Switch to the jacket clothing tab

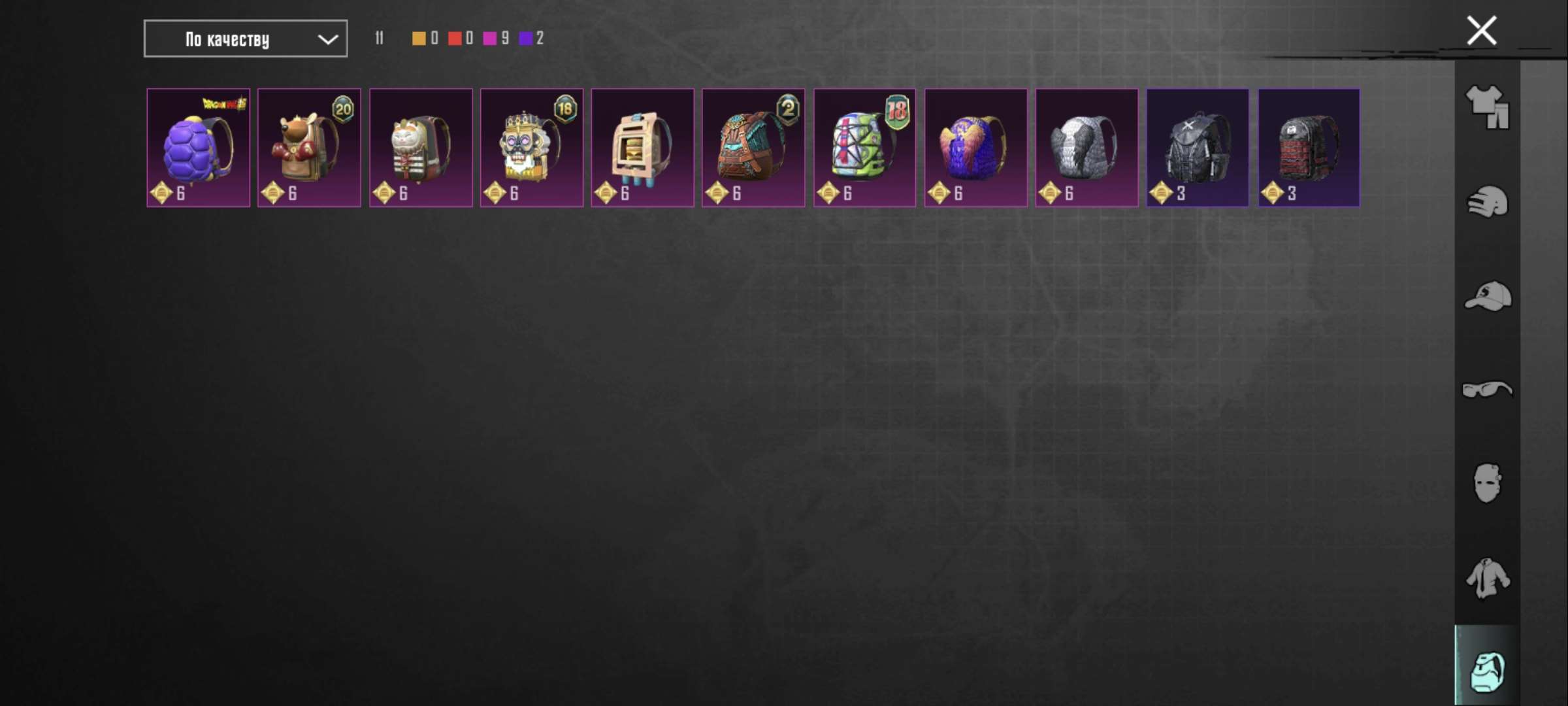[x=1487, y=578]
